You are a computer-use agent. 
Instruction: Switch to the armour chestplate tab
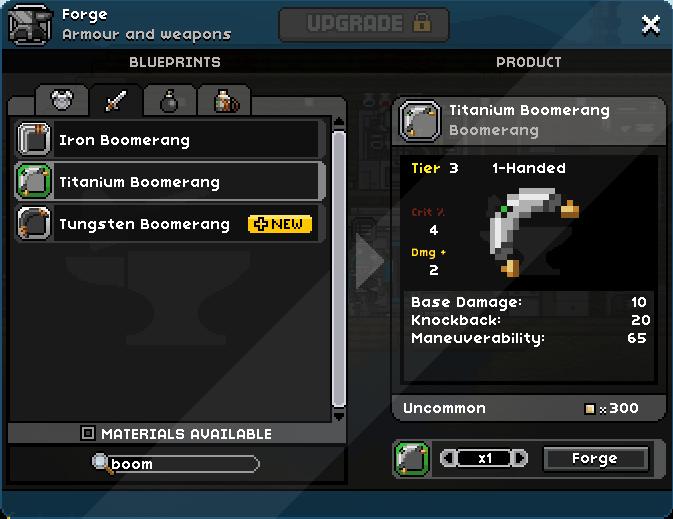pos(63,101)
